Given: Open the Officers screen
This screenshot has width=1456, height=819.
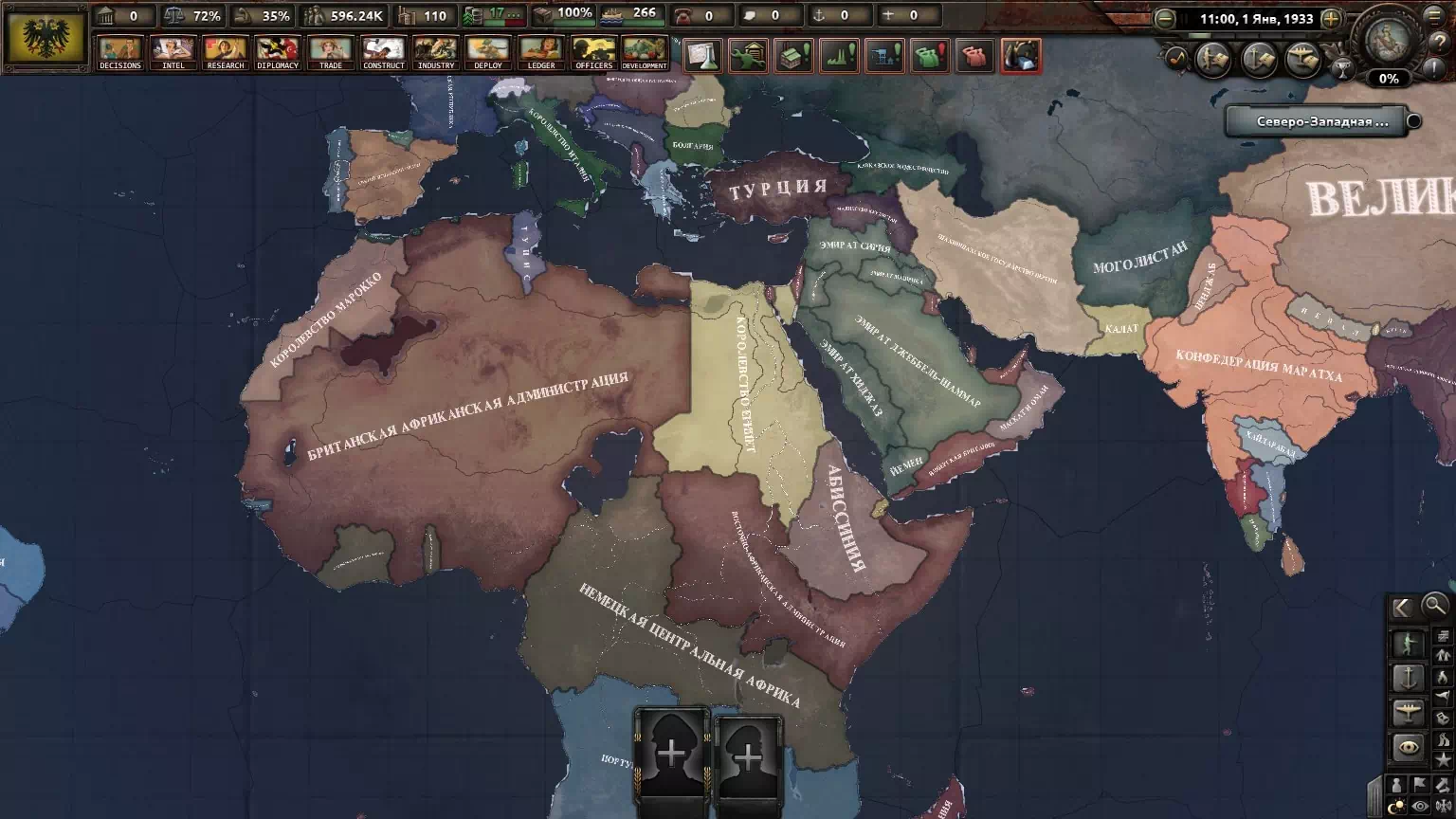Looking at the screenshot, I should pyautogui.click(x=593, y=52).
